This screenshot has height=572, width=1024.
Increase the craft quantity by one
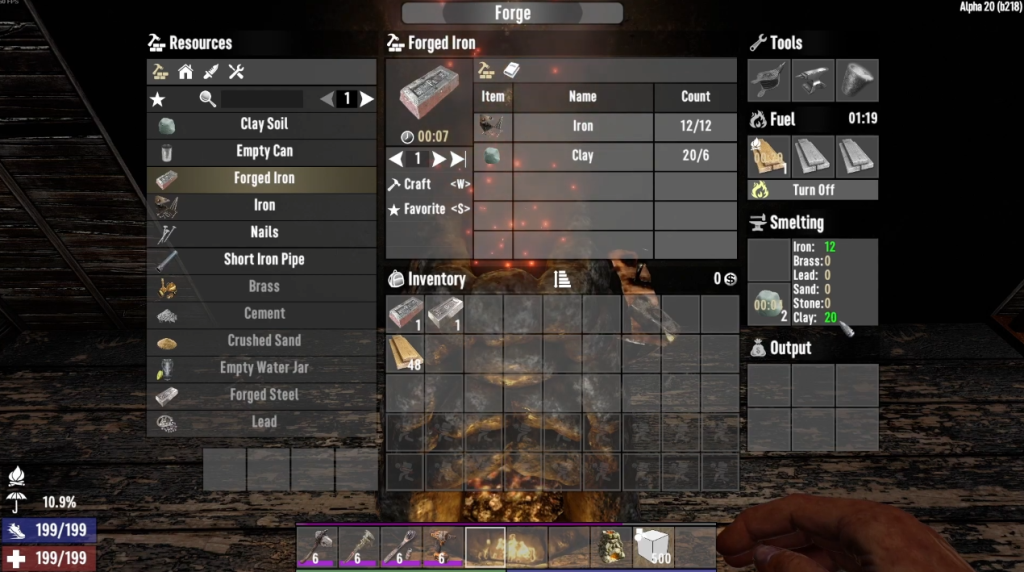pos(438,159)
